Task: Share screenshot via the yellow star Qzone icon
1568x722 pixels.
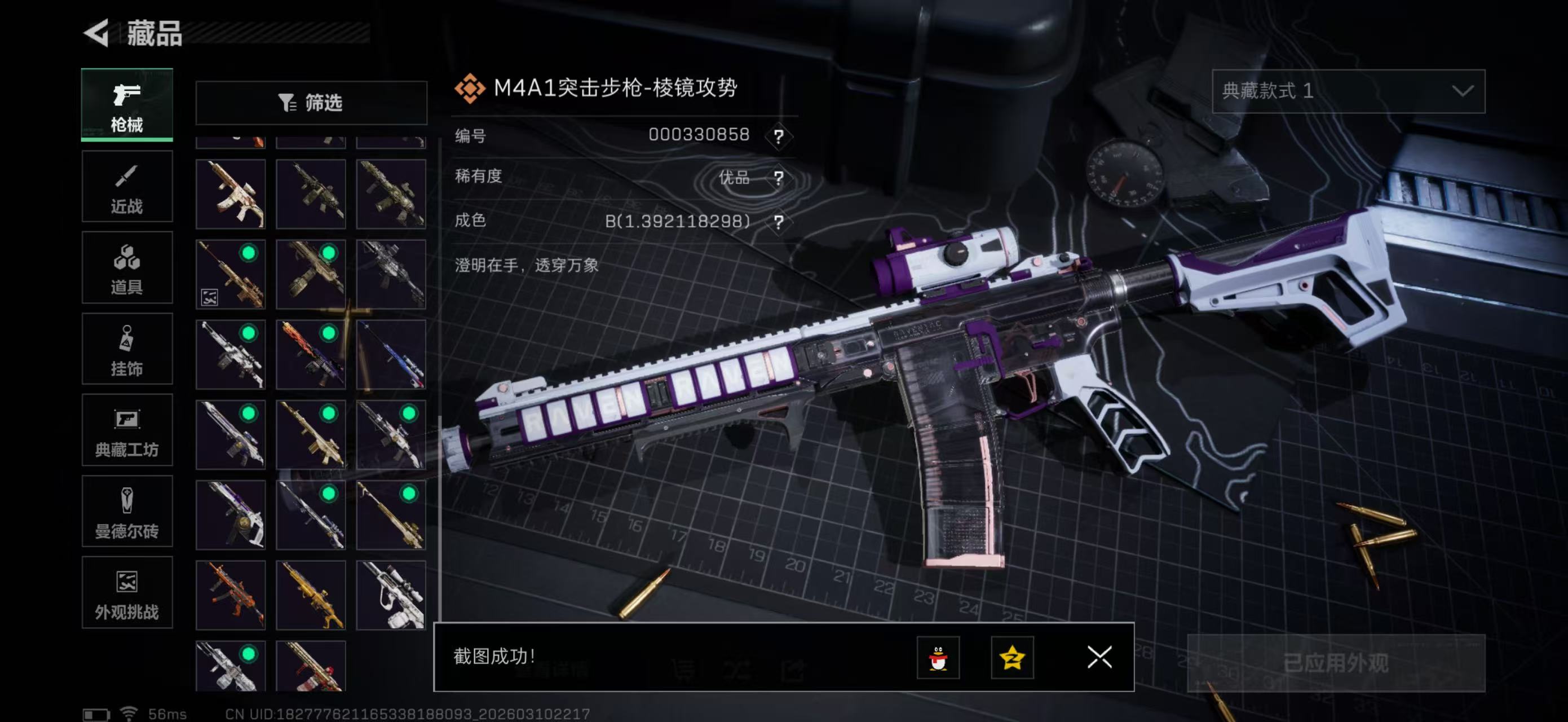Action: pos(1012,658)
